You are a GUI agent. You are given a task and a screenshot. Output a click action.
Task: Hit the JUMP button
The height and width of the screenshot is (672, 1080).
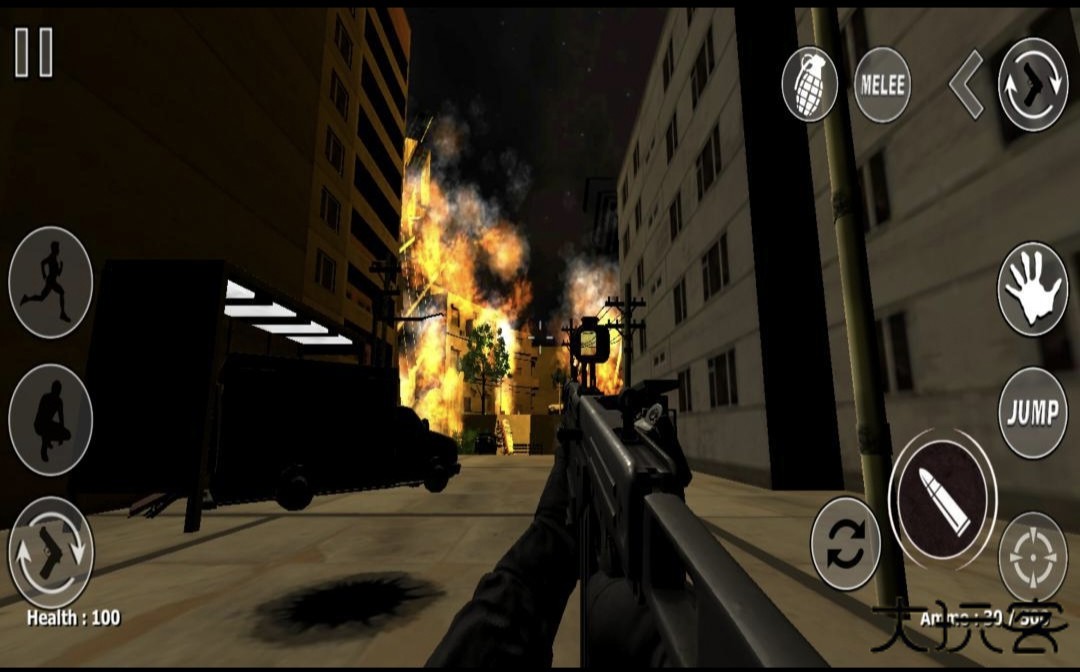tap(1032, 414)
